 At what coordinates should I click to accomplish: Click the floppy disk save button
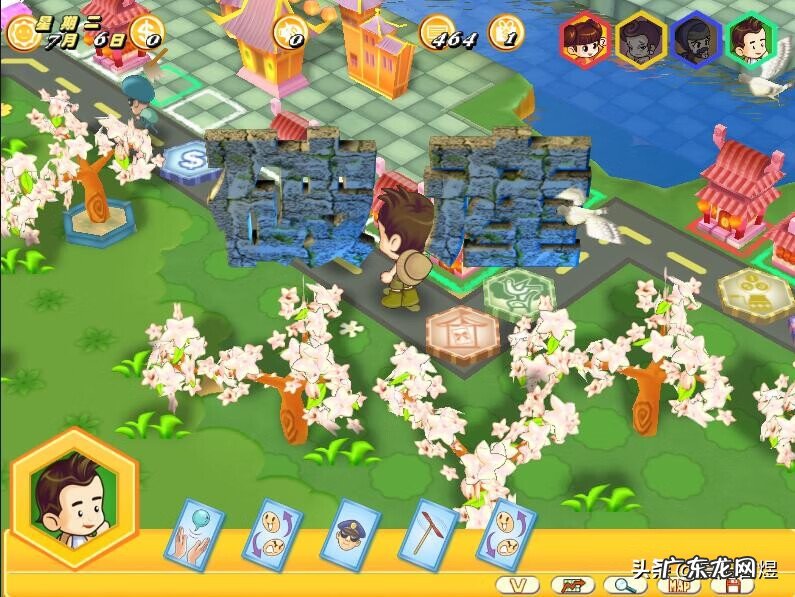pos(737,584)
